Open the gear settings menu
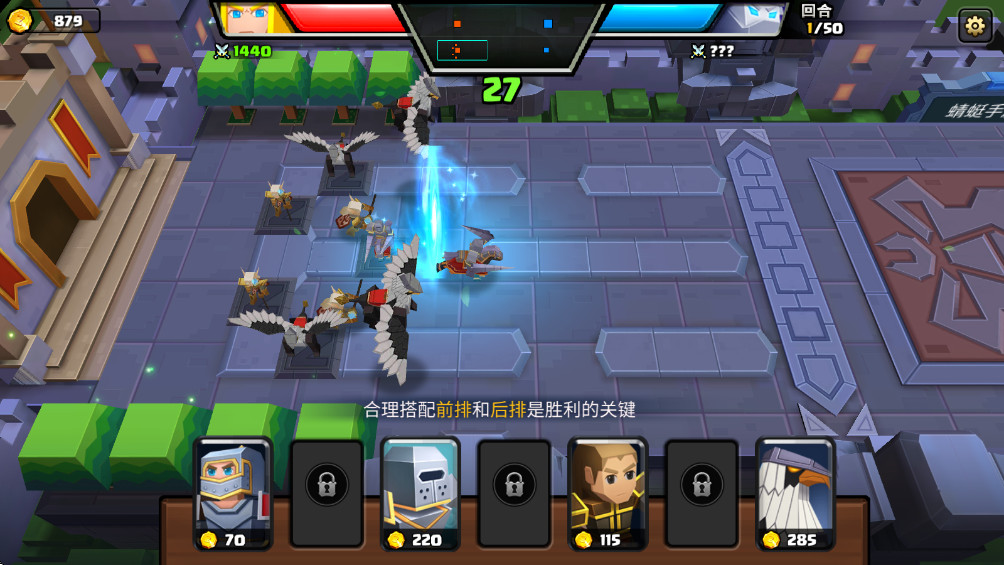1004x565 pixels. coord(974,26)
